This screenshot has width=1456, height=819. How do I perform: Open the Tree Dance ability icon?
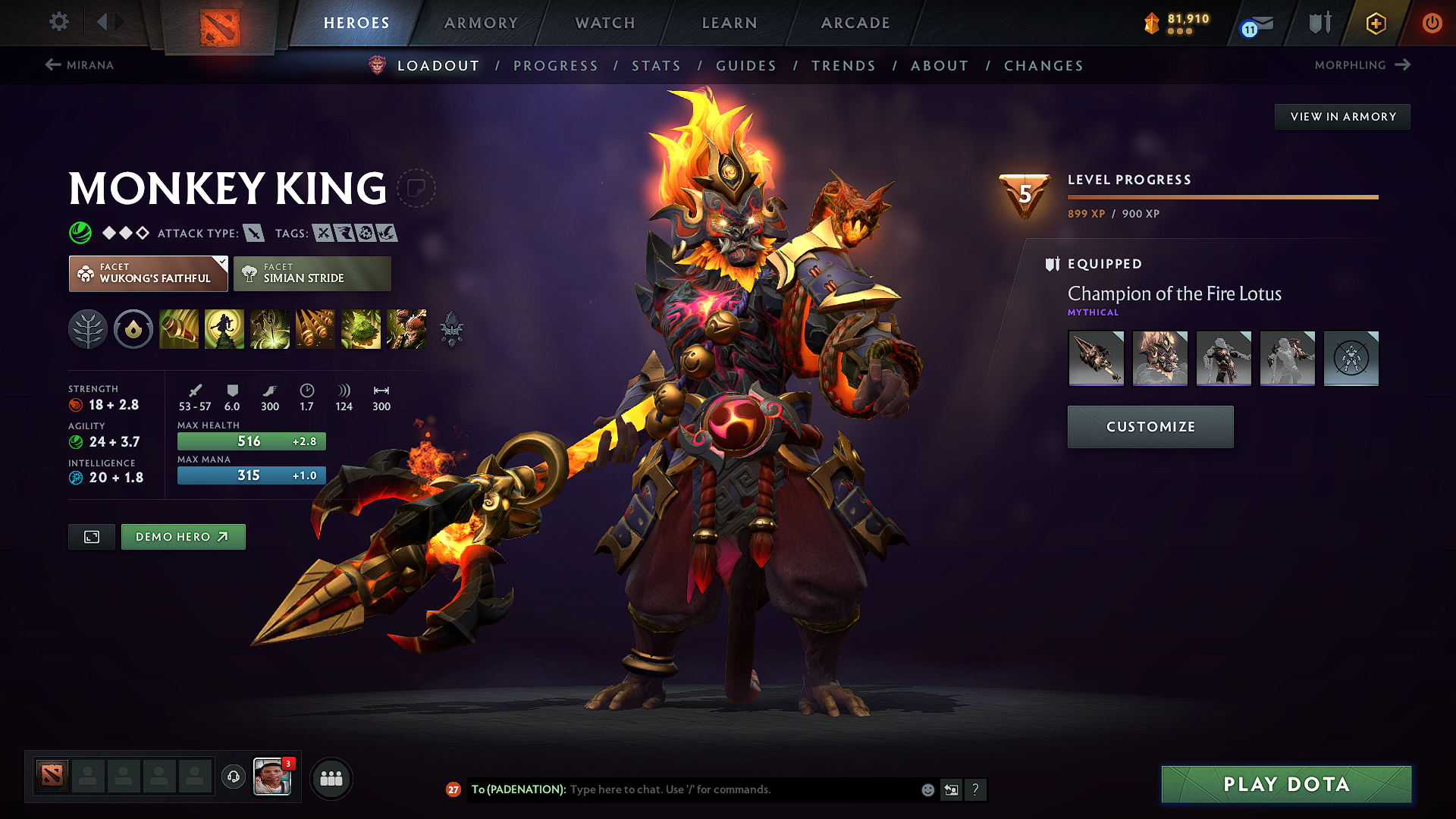pyautogui.click(x=224, y=329)
